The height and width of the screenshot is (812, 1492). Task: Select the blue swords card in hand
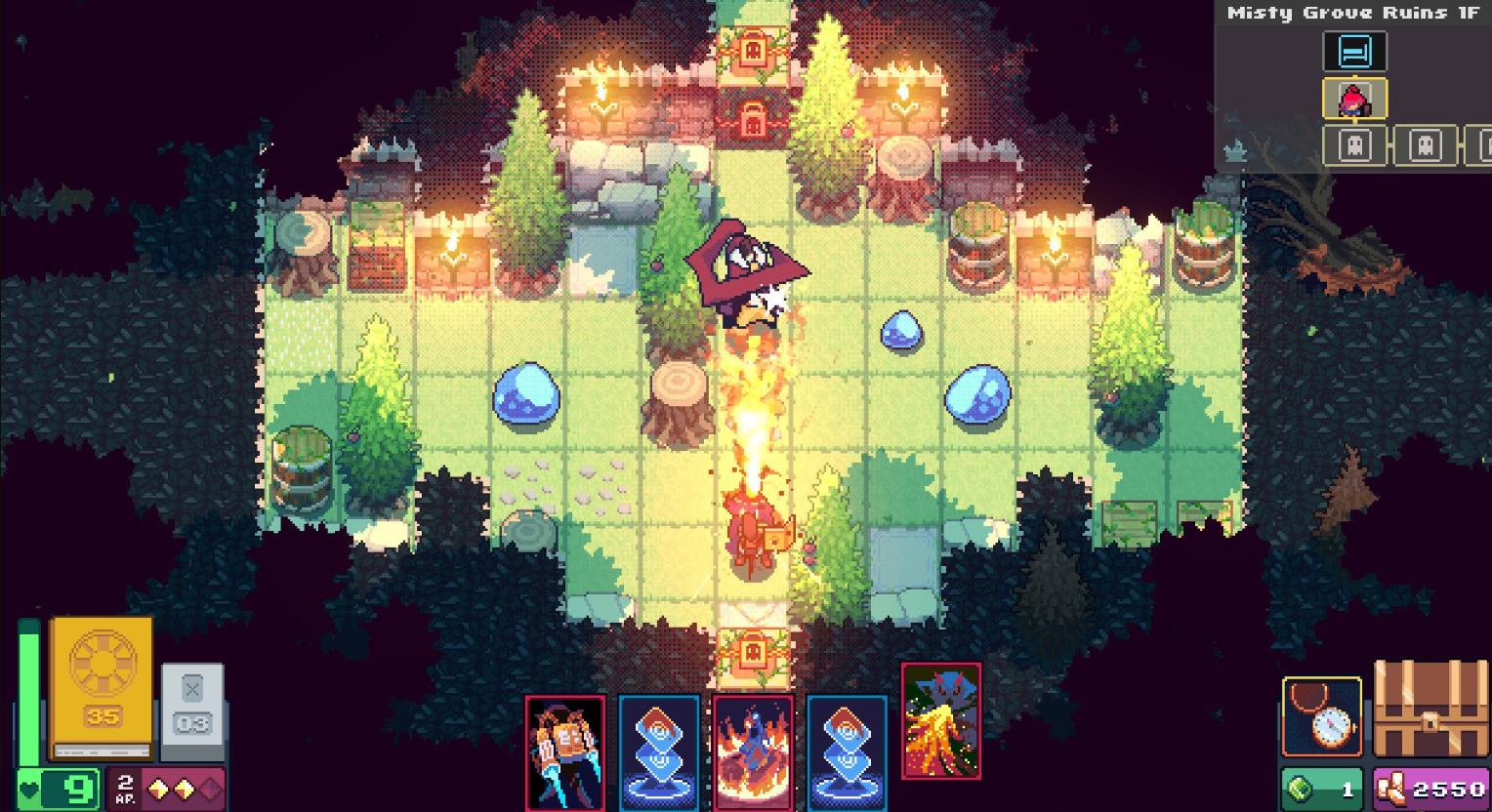[x=566, y=750]
